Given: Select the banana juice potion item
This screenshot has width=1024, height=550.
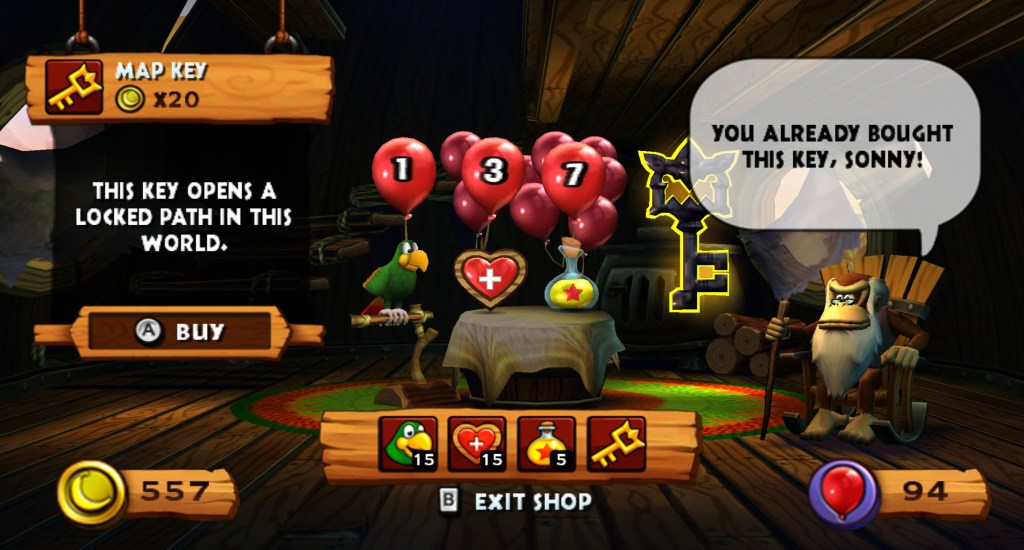Looking at the screenshot, I should pyautogui.click(x=546, y=444).
